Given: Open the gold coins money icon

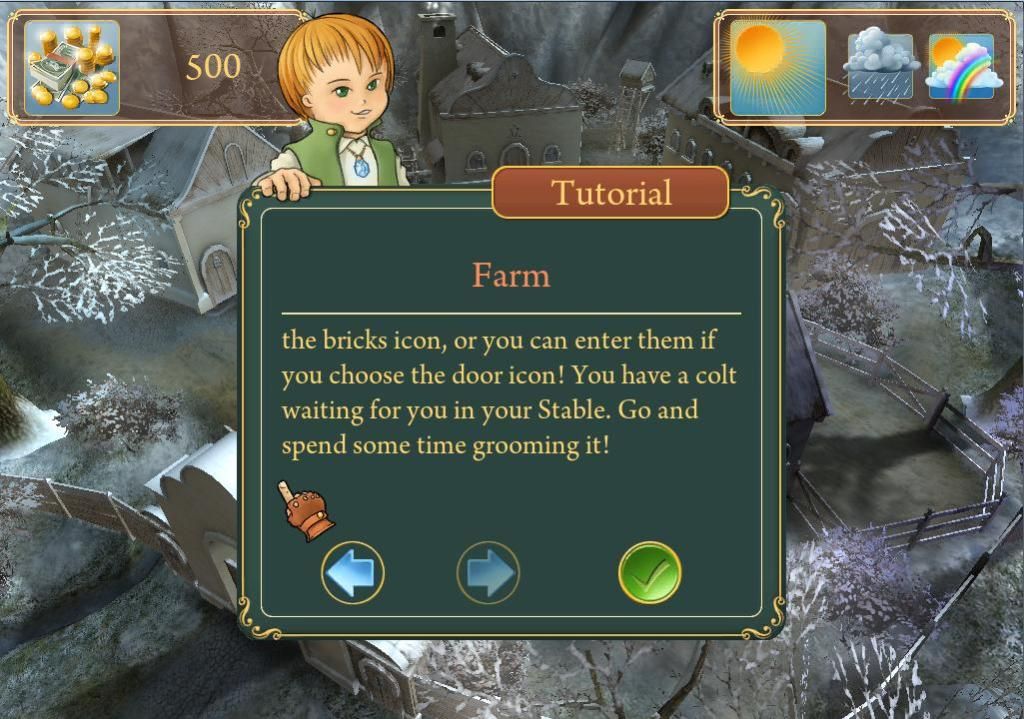Looking at the screenshot, I should [x=71, y=67].
